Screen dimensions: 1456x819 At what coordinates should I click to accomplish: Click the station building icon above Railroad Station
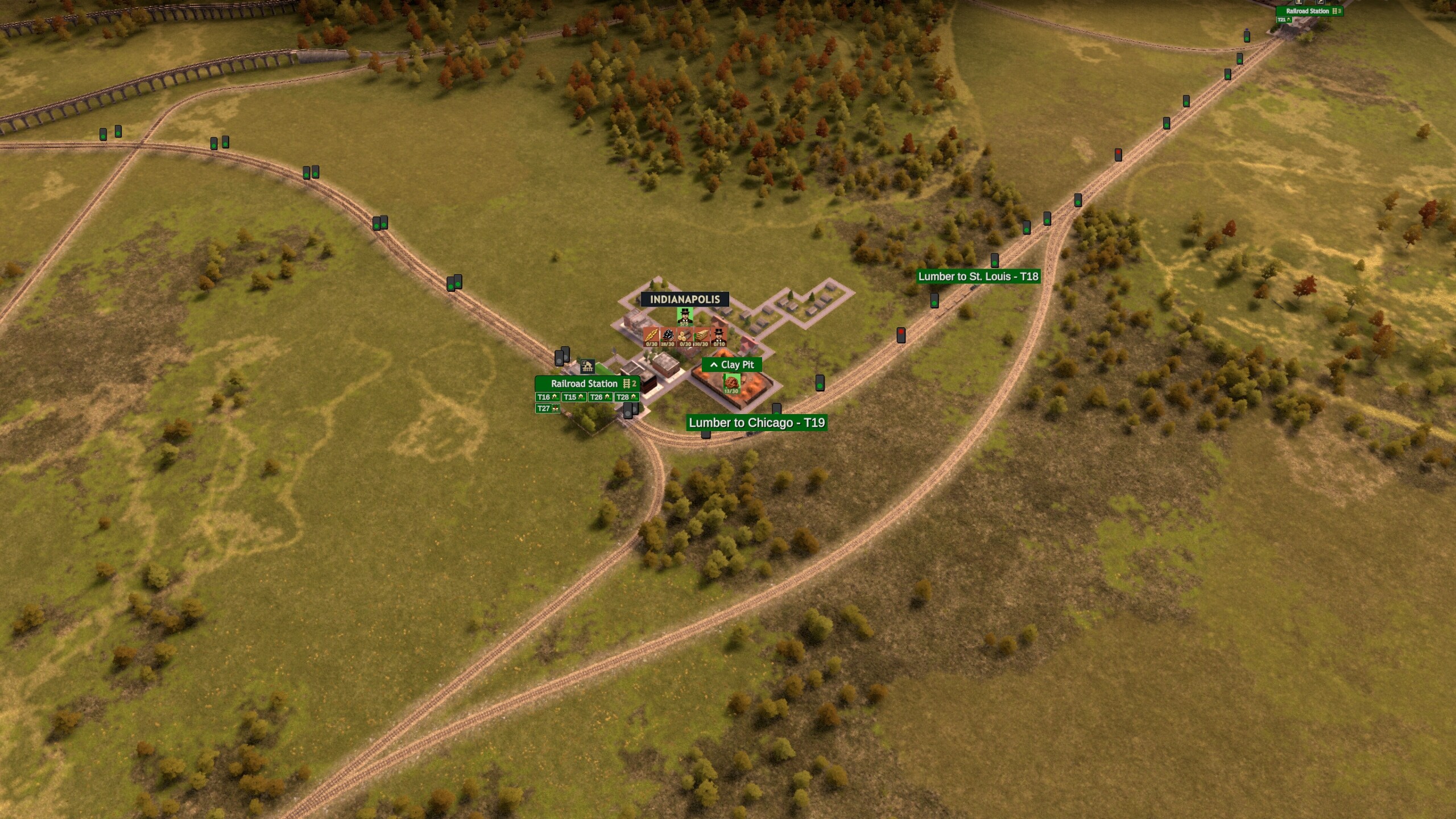tap(587, 366)
